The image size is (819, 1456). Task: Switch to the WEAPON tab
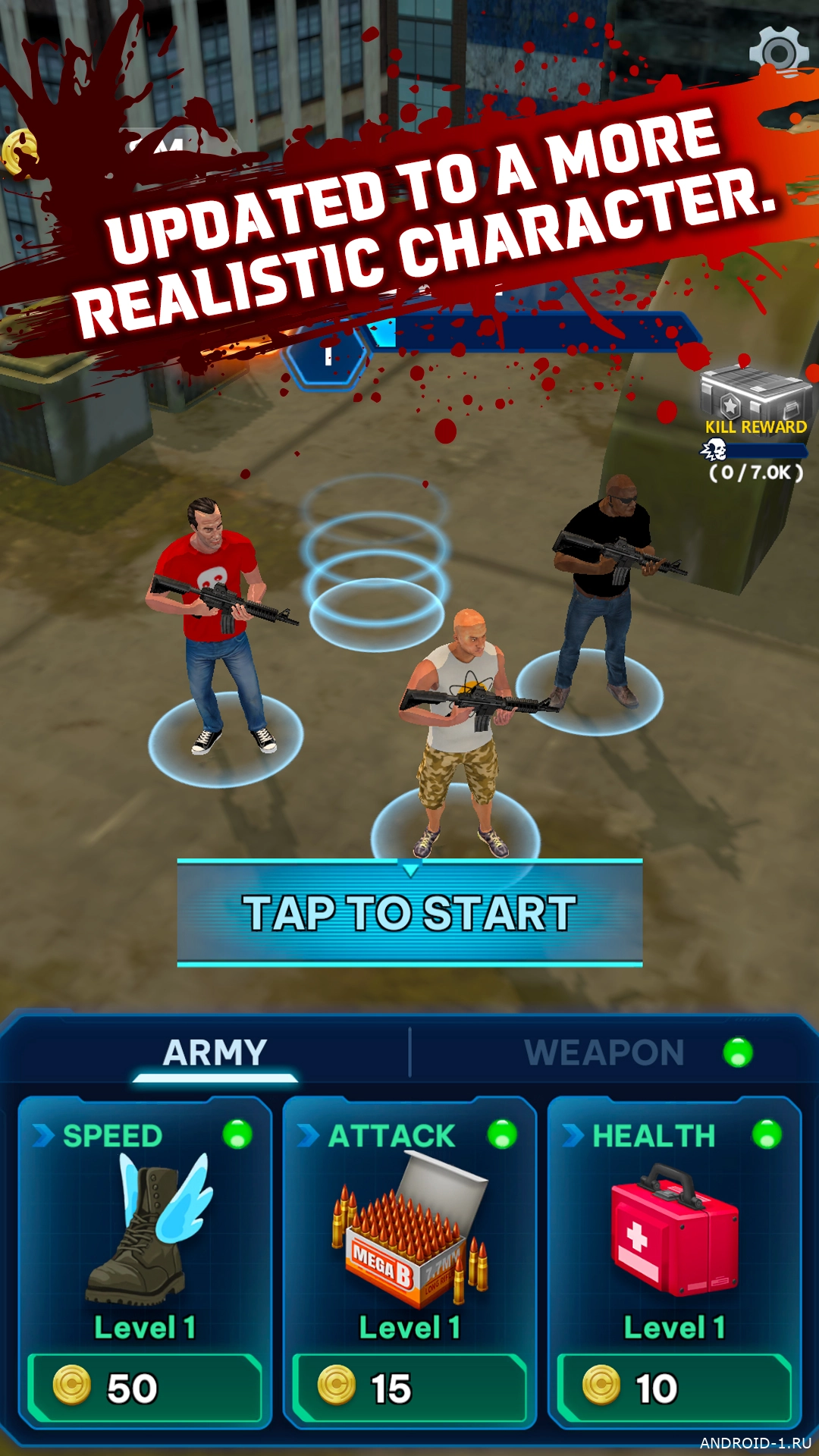(604, 1053)
